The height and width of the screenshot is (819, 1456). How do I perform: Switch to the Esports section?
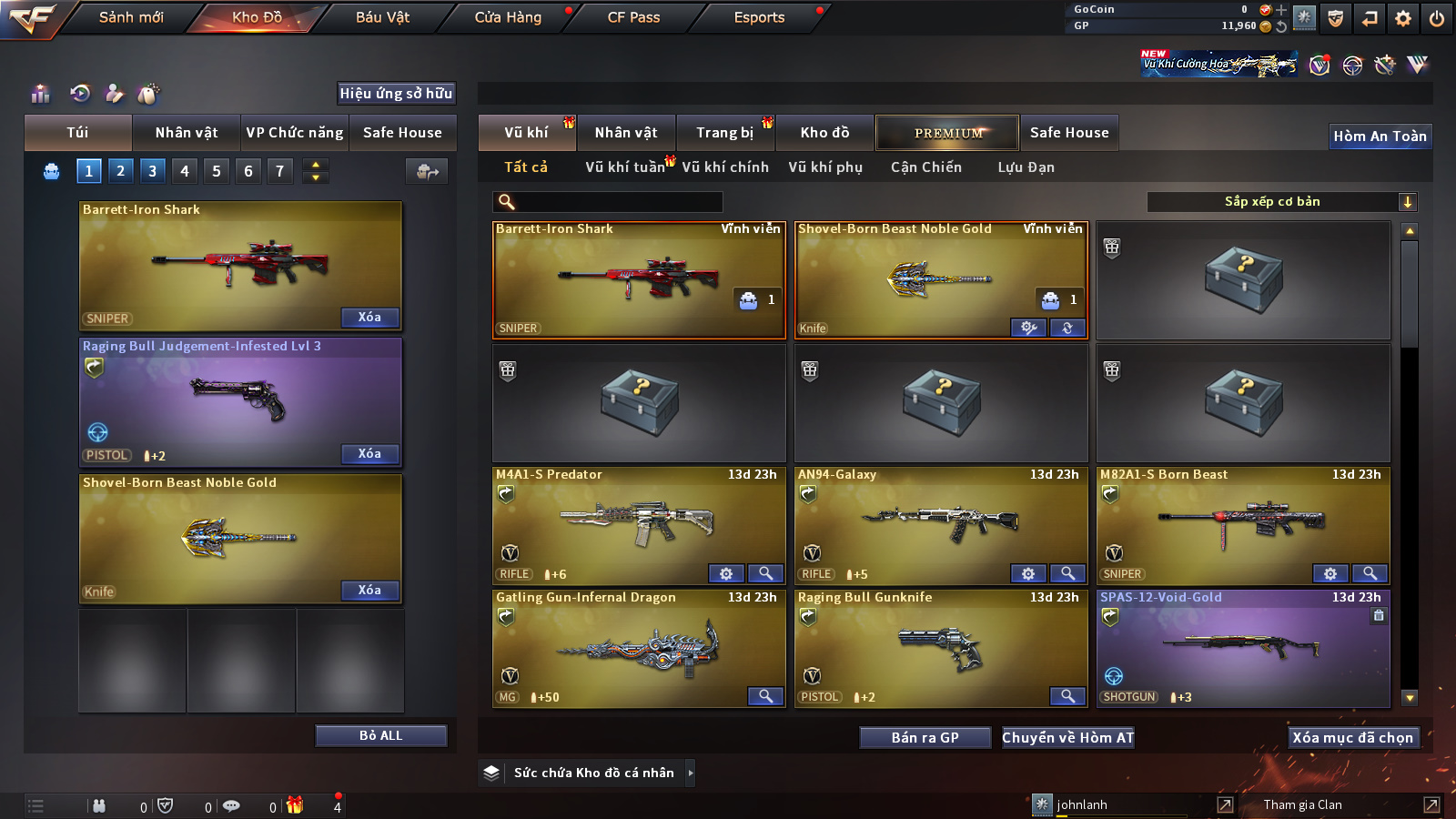coord(759,17)
